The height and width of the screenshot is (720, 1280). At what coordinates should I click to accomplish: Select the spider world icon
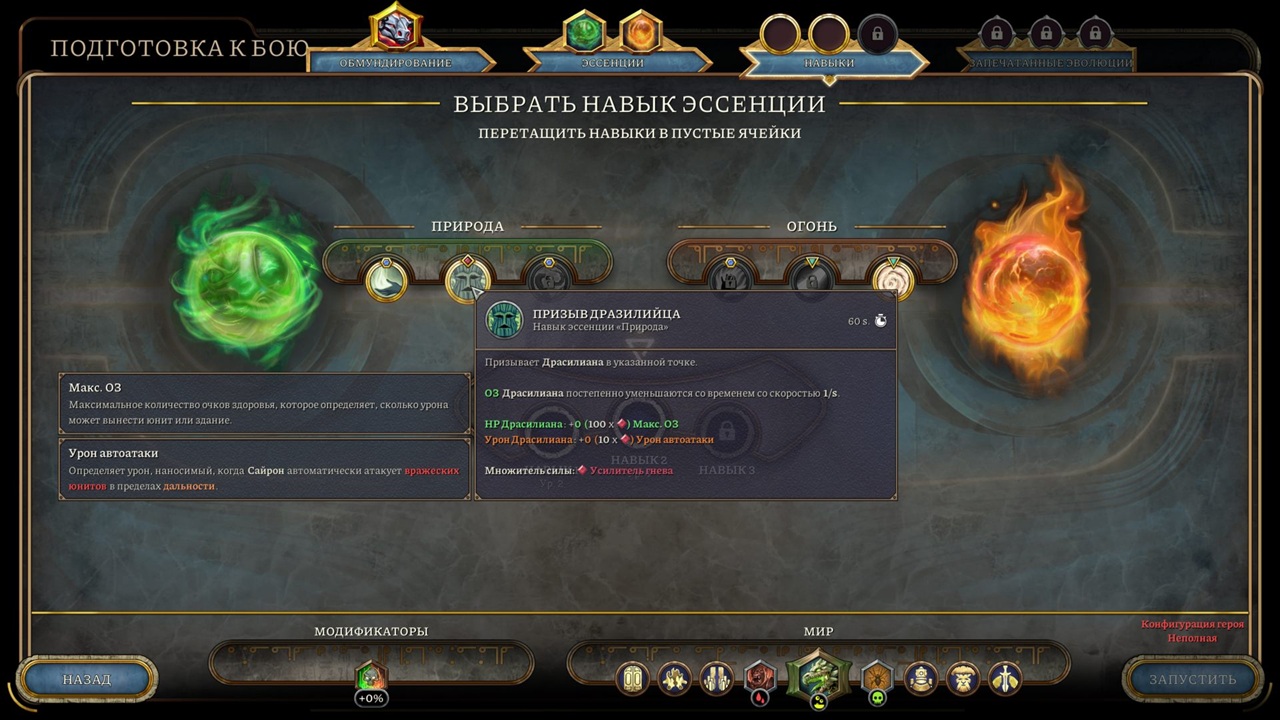pyautogui.click(x=877, y=678)
